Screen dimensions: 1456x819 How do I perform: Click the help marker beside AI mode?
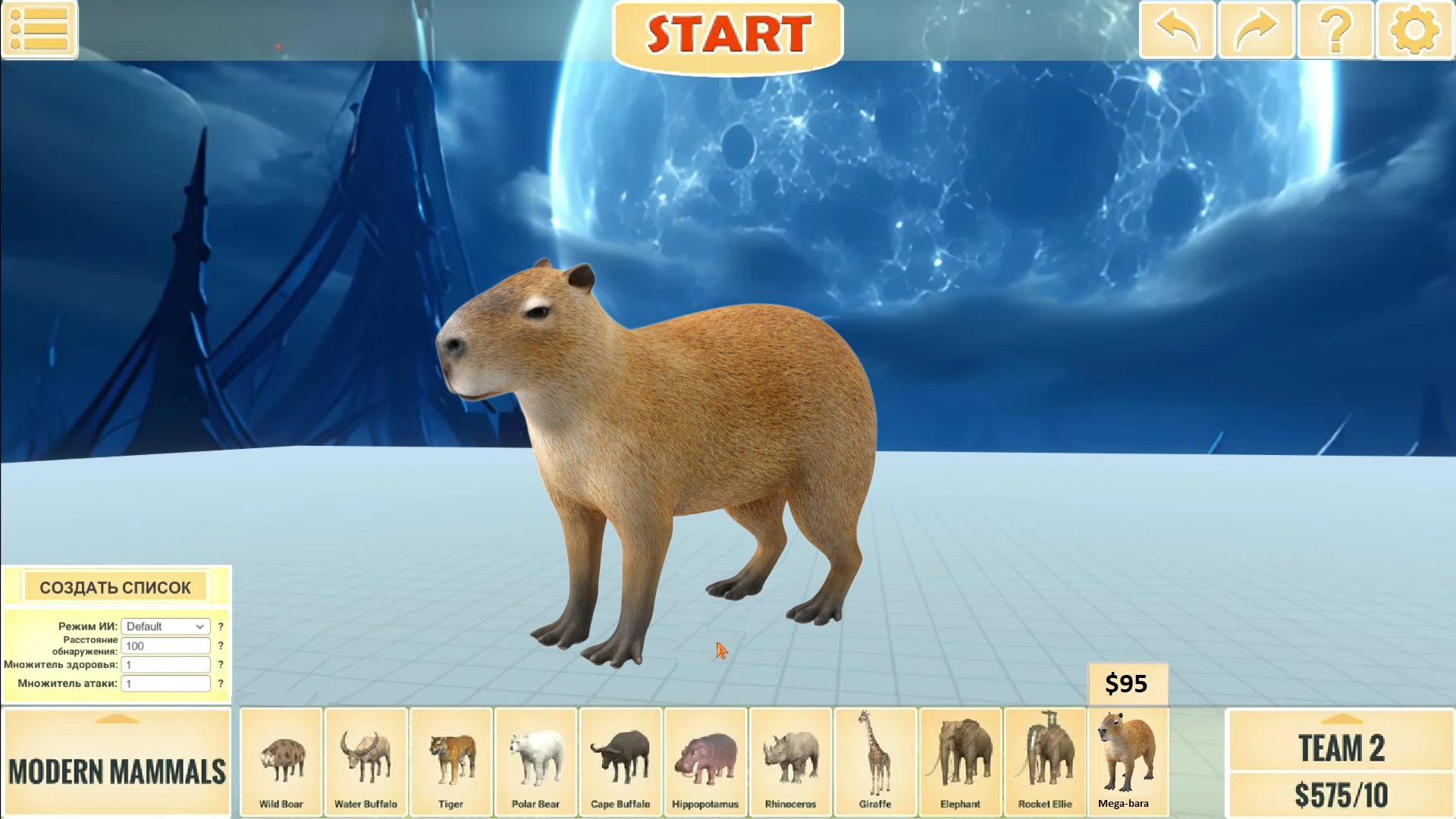[221, 626]
